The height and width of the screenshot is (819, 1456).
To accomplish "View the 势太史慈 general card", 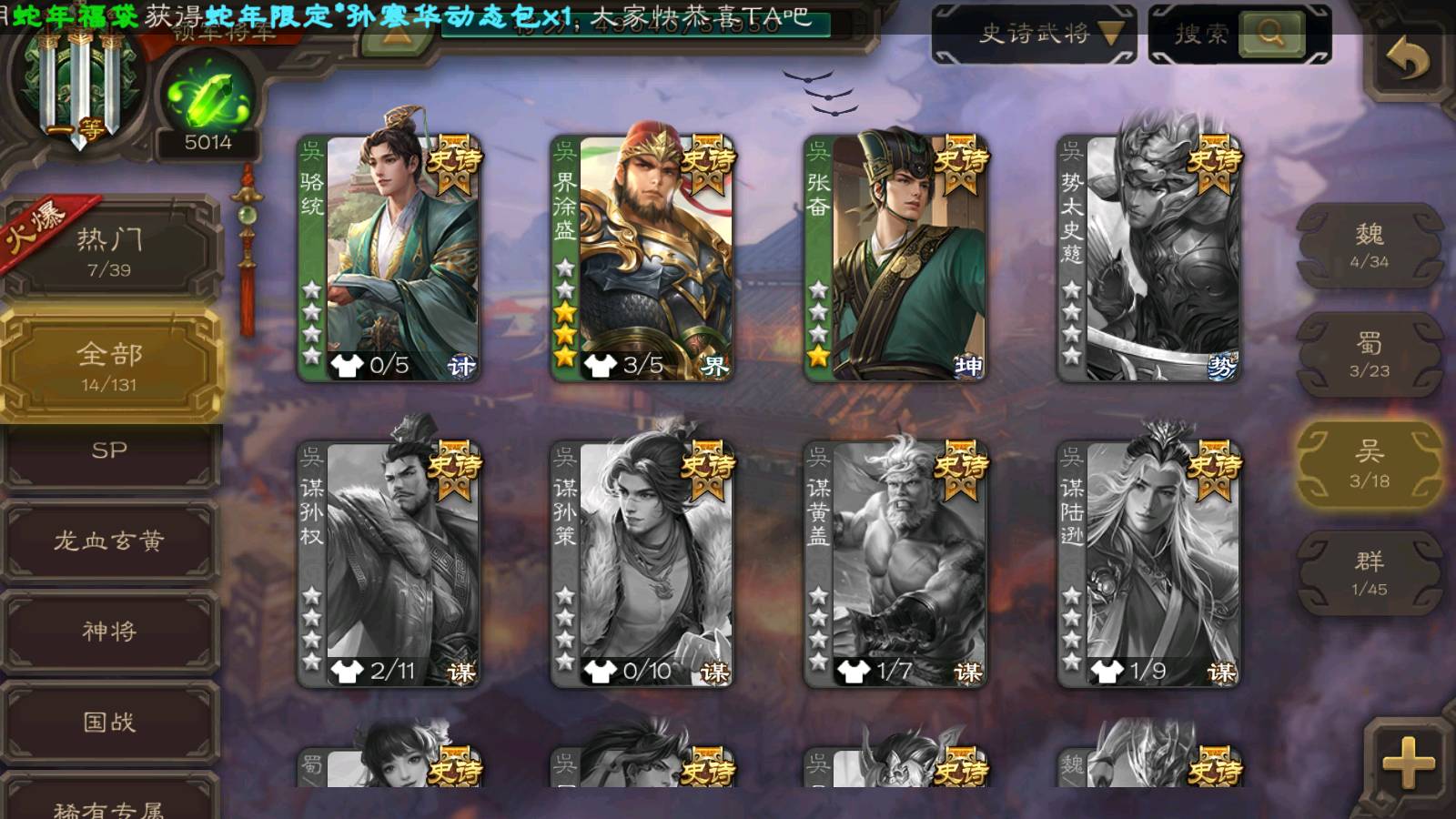I will [x=1148, y=258].
